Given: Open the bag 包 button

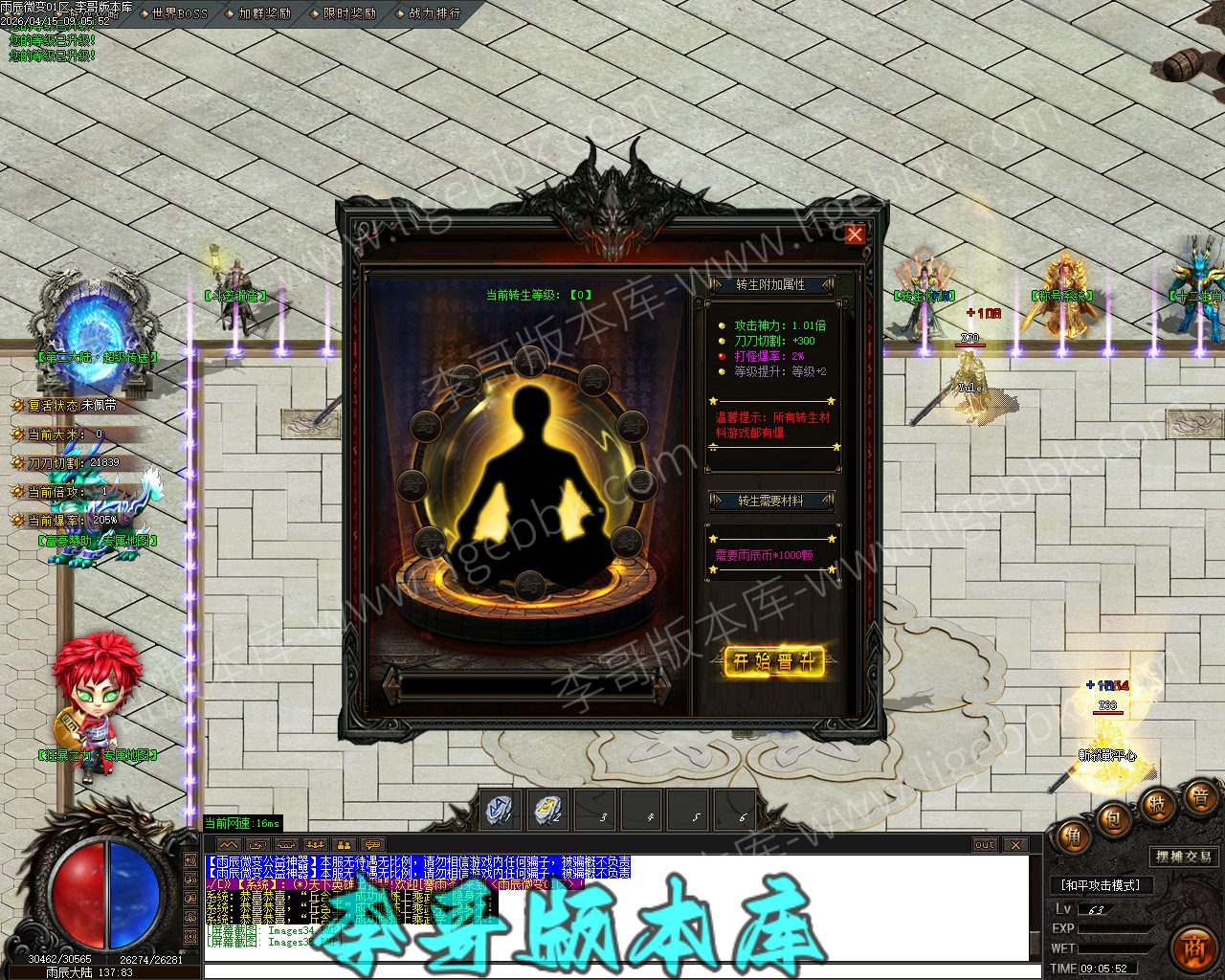Looking at the screenshot, I should 1114,820.
